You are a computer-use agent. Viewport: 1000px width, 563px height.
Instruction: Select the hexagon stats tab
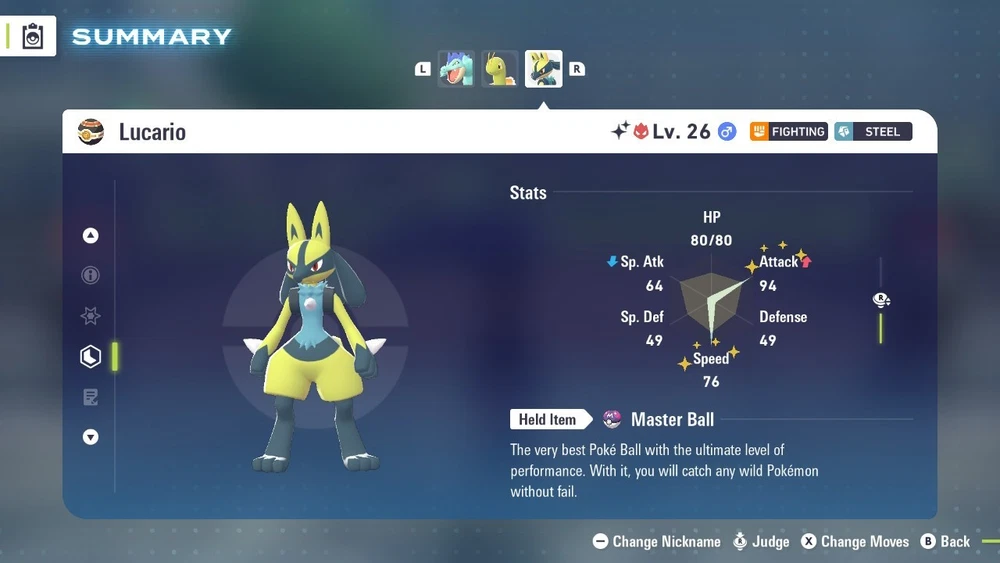point(91,356)
